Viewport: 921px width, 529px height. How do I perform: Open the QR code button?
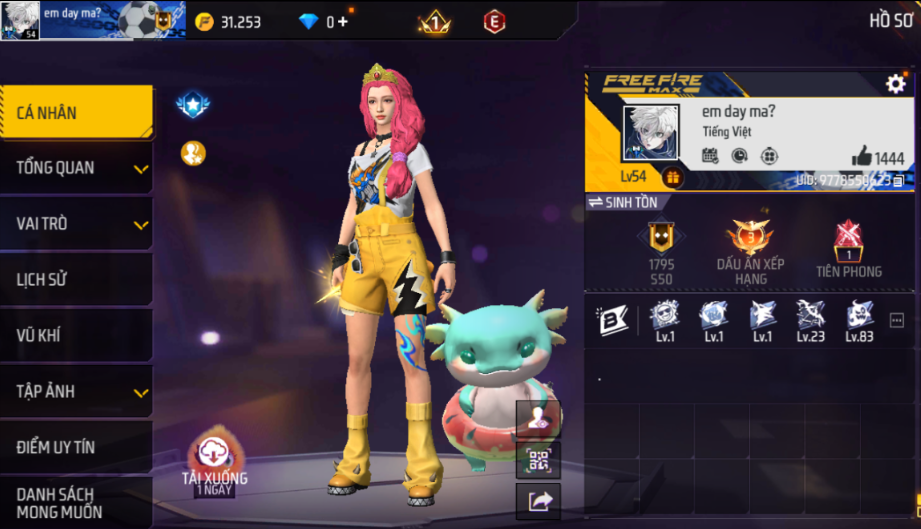pos(538,460)
